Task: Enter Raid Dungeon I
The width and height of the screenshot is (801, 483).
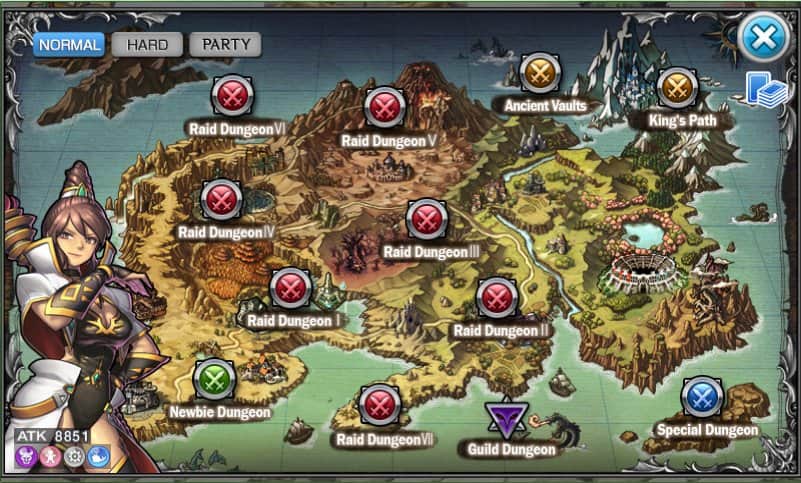Action: (291, 288)
